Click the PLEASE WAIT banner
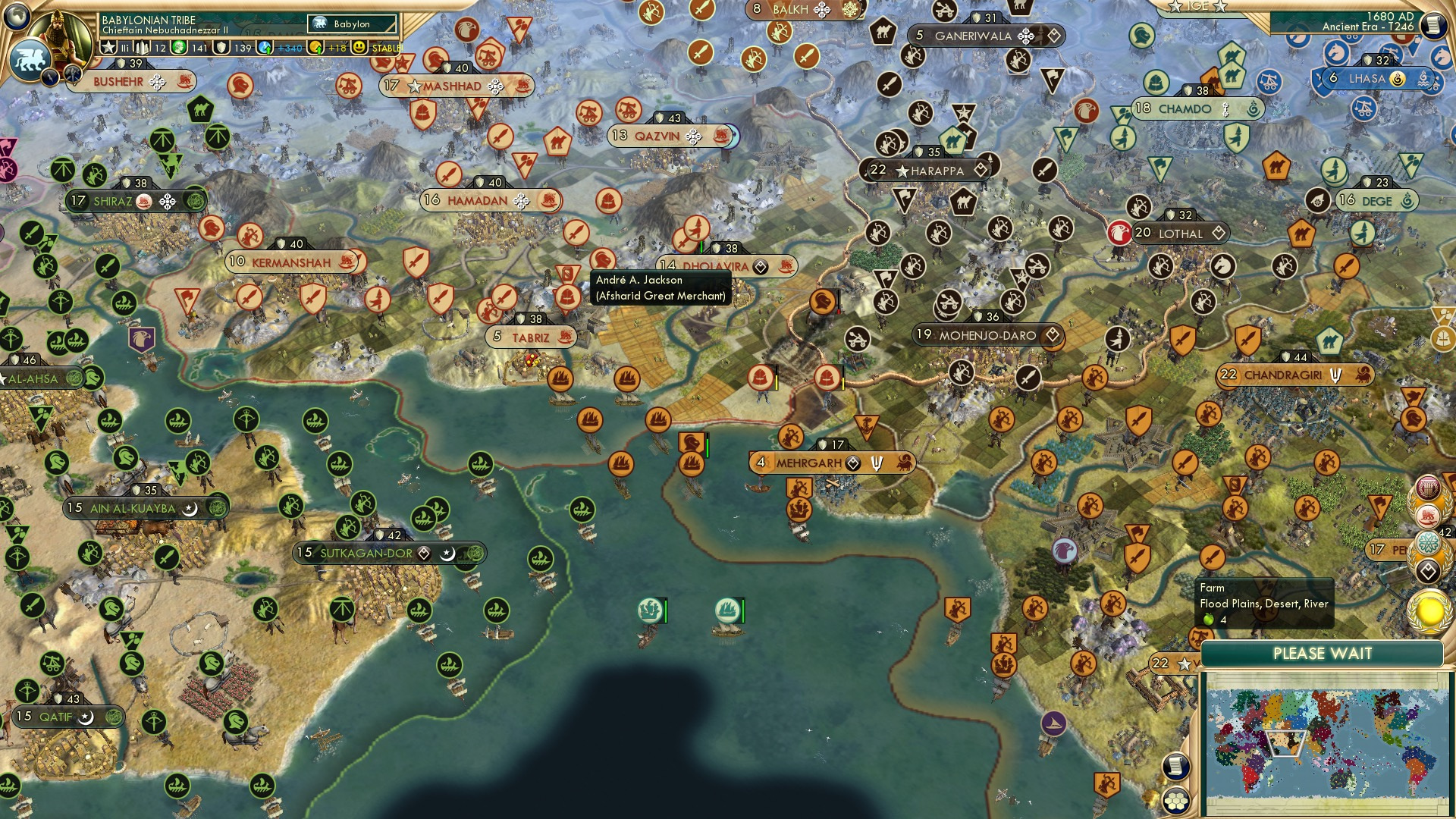The image size is (1456, 819). [x=1323, y=653]
